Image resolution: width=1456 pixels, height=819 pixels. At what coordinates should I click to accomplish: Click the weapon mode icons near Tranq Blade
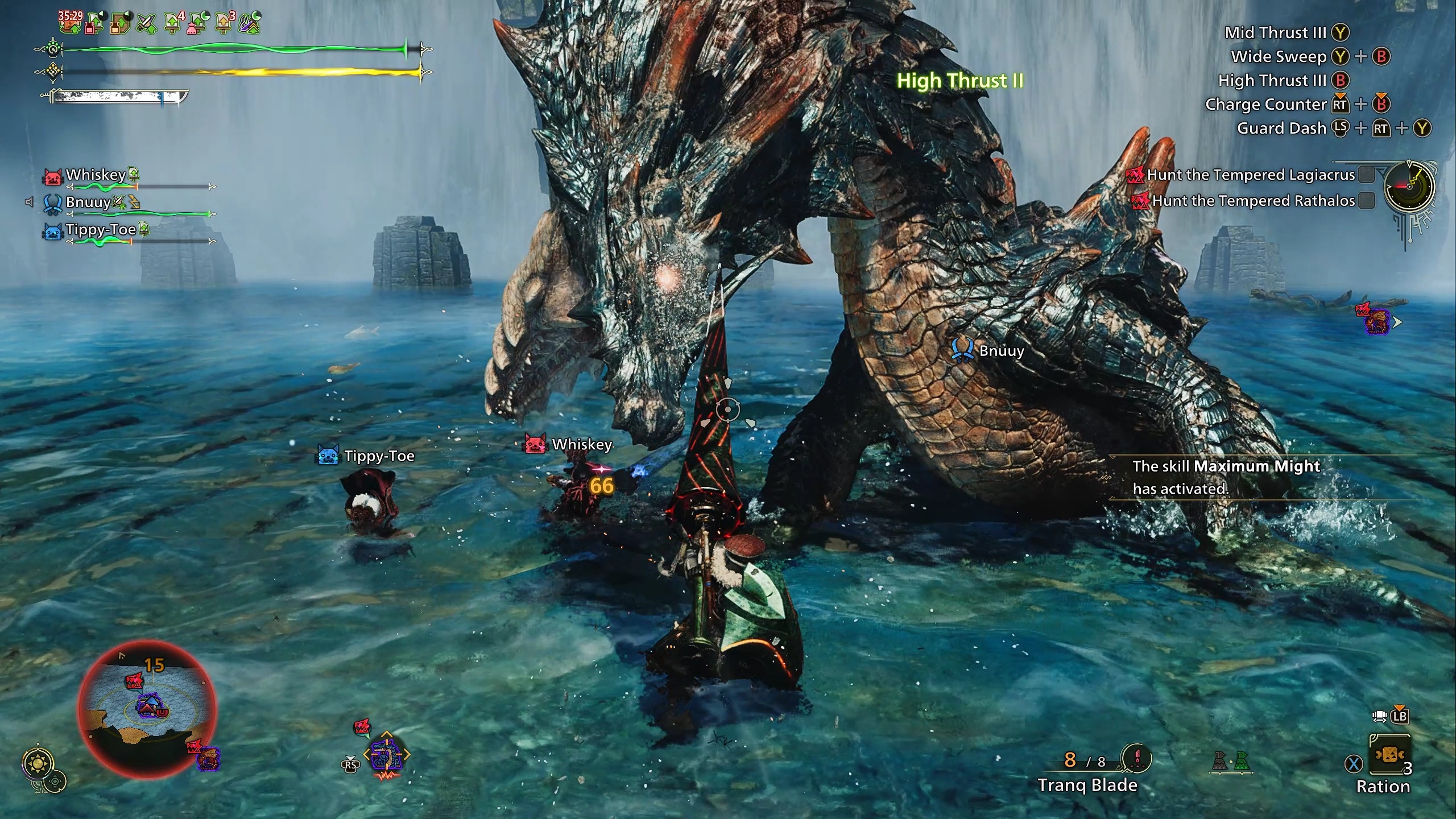click(1231, 762)
